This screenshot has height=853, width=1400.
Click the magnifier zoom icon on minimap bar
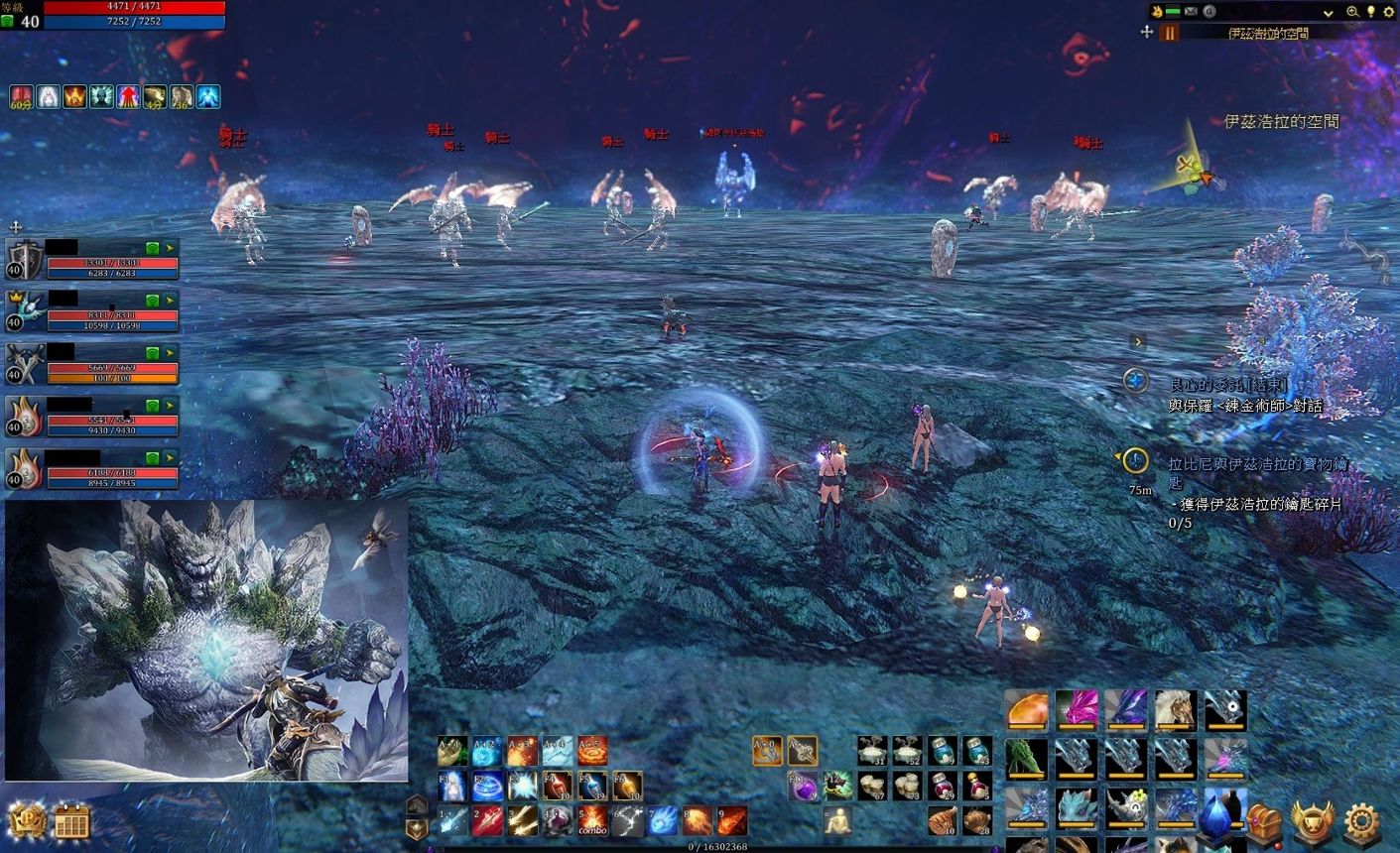(1352, 12)
